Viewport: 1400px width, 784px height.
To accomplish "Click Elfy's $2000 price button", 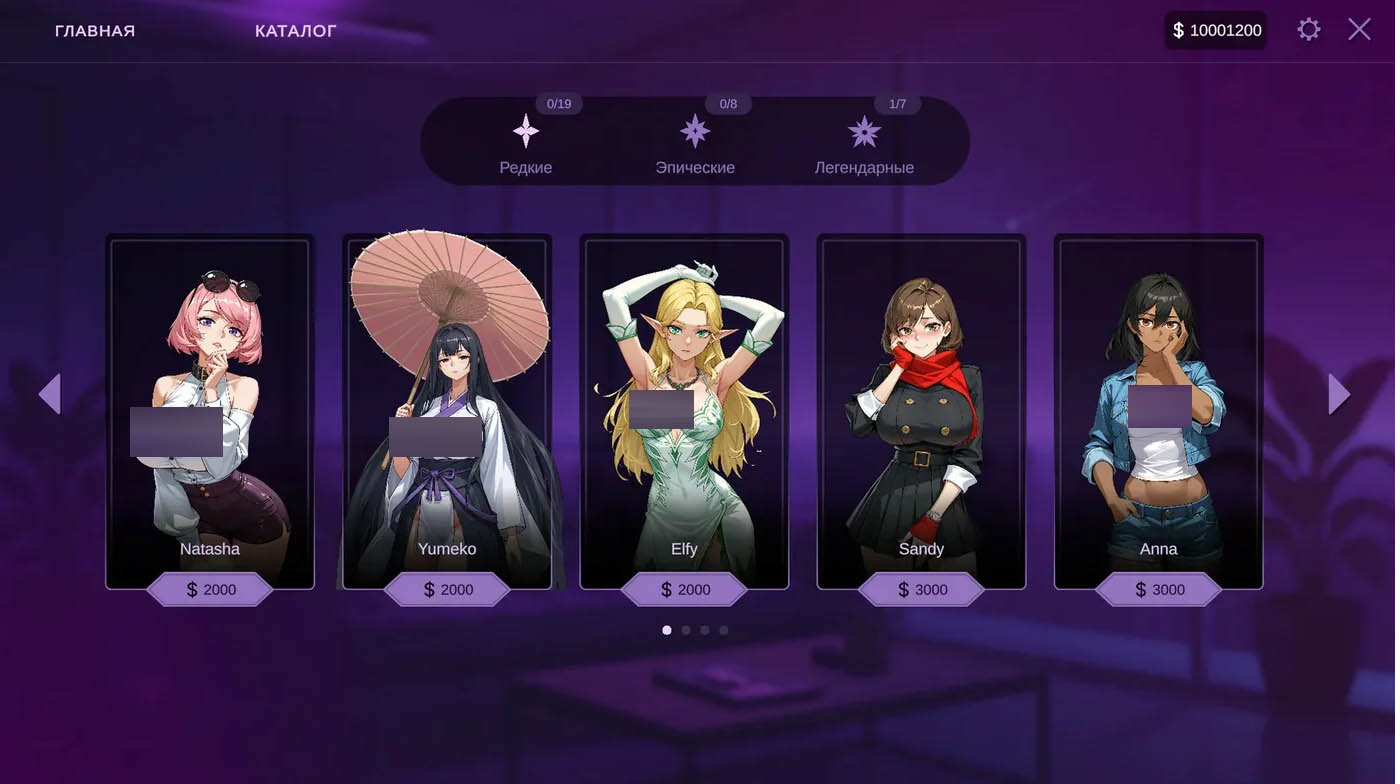I will (684, 590).
